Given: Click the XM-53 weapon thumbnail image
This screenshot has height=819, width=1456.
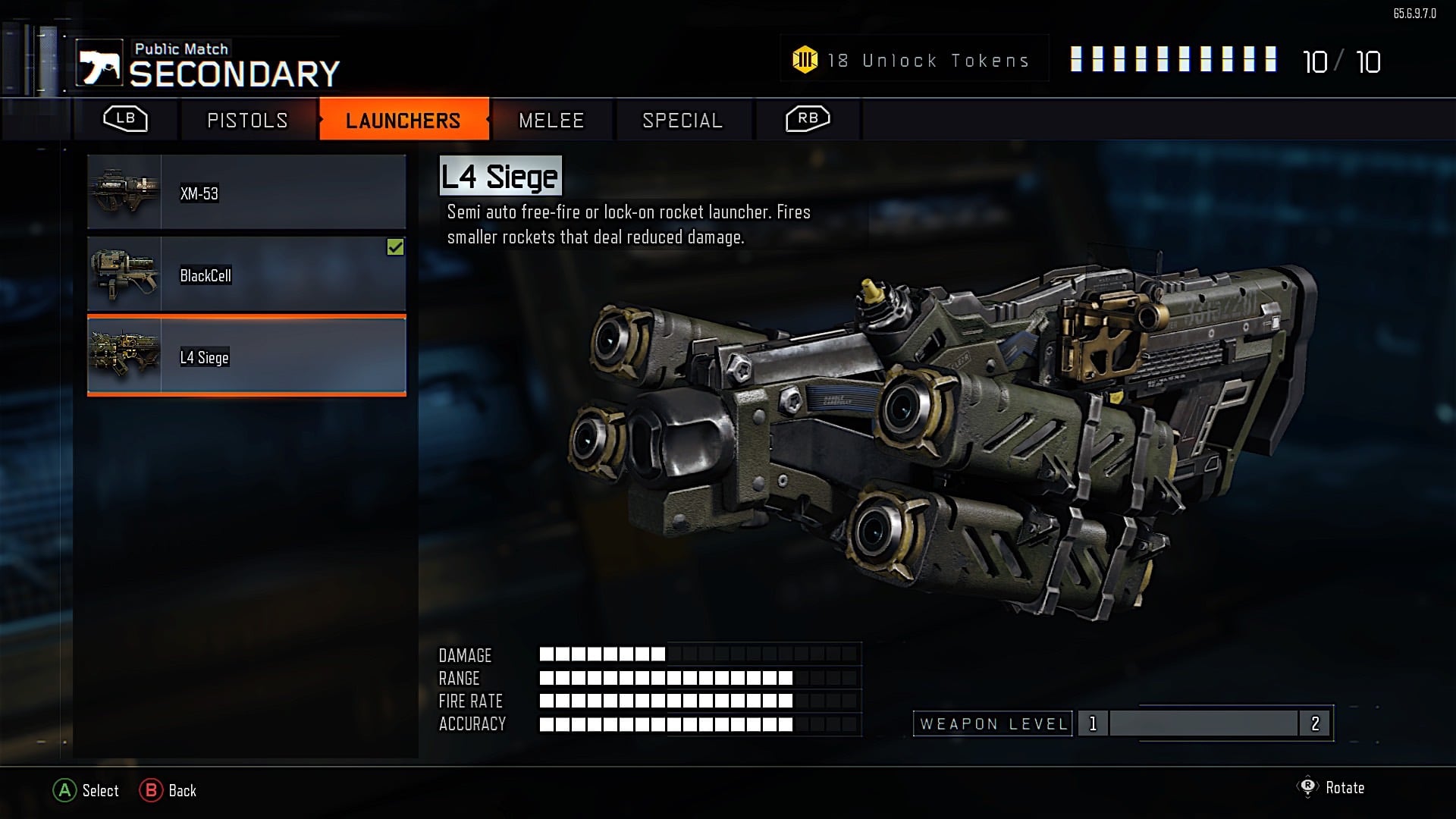Looking at the screenshot, I should pos(124,191).
